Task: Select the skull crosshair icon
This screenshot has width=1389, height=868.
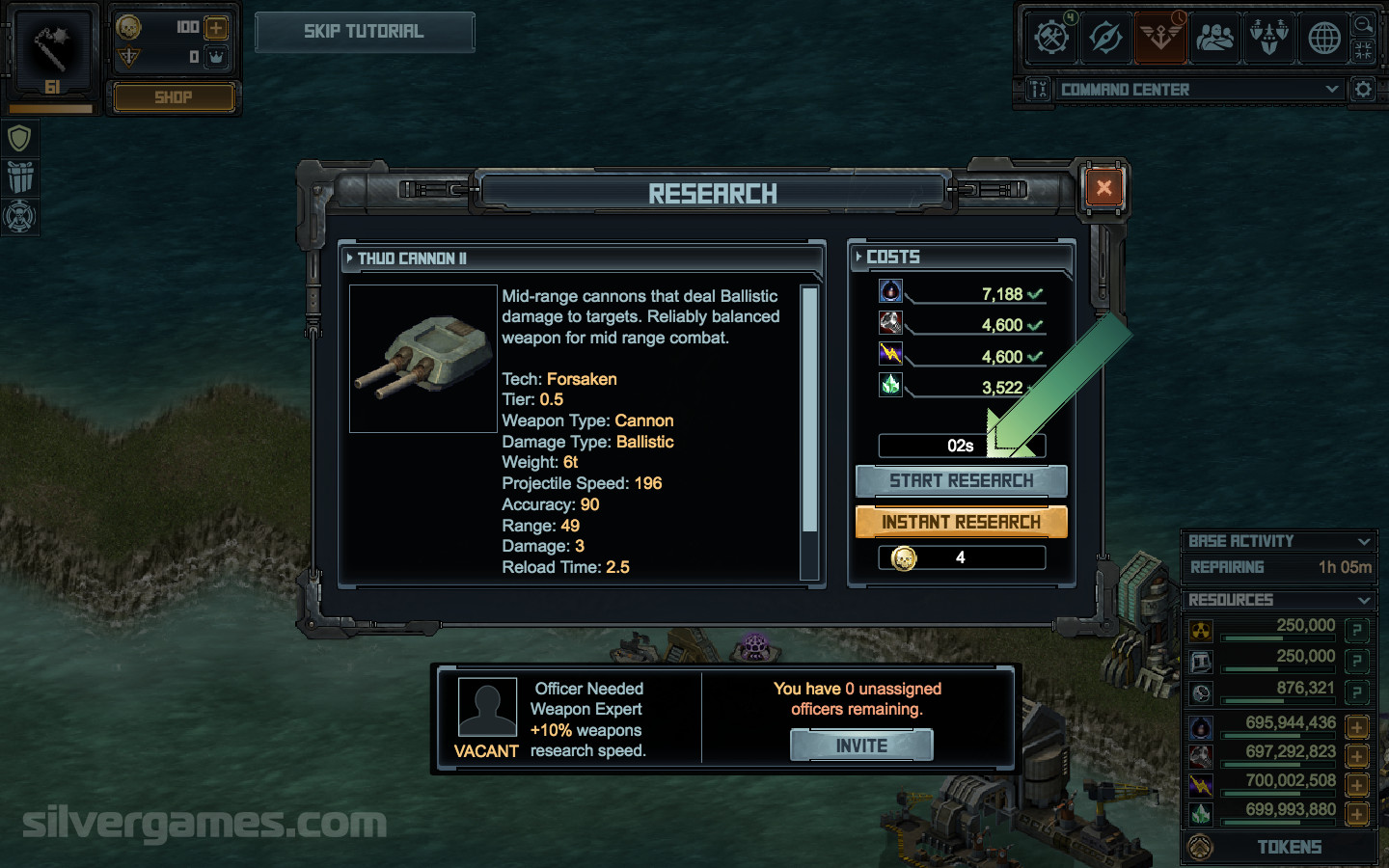Action: [19, 216]
